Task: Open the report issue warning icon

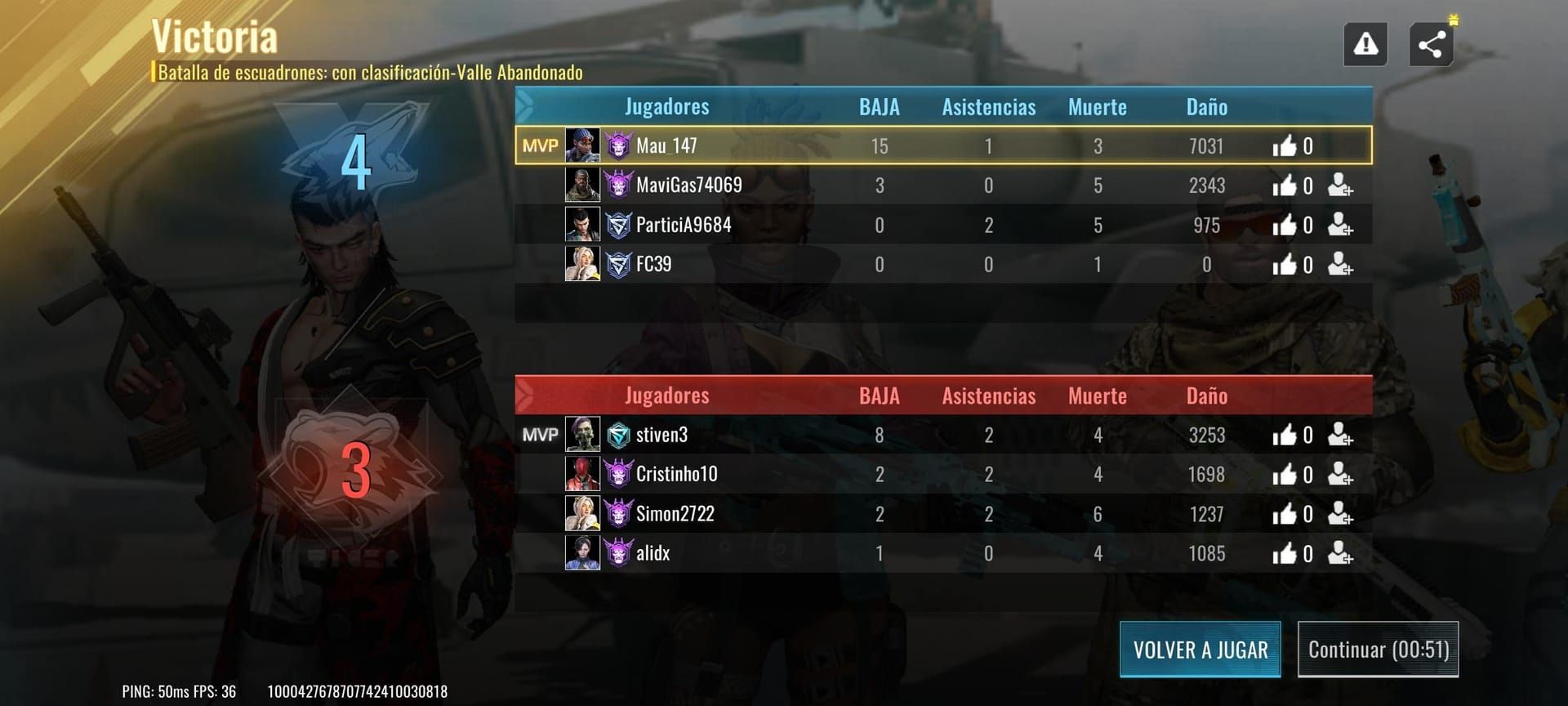Action: click(1365, 42)
